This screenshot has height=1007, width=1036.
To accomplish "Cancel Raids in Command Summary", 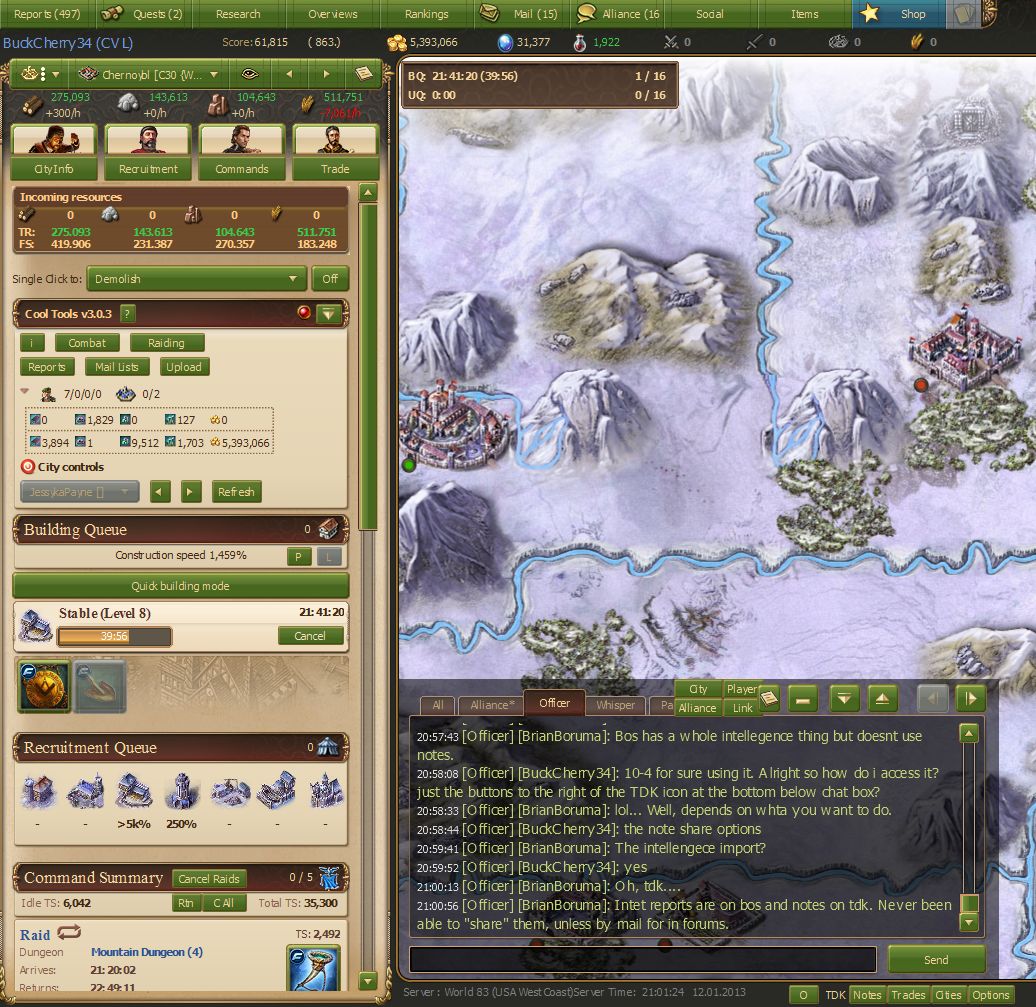I will point(209,879).
